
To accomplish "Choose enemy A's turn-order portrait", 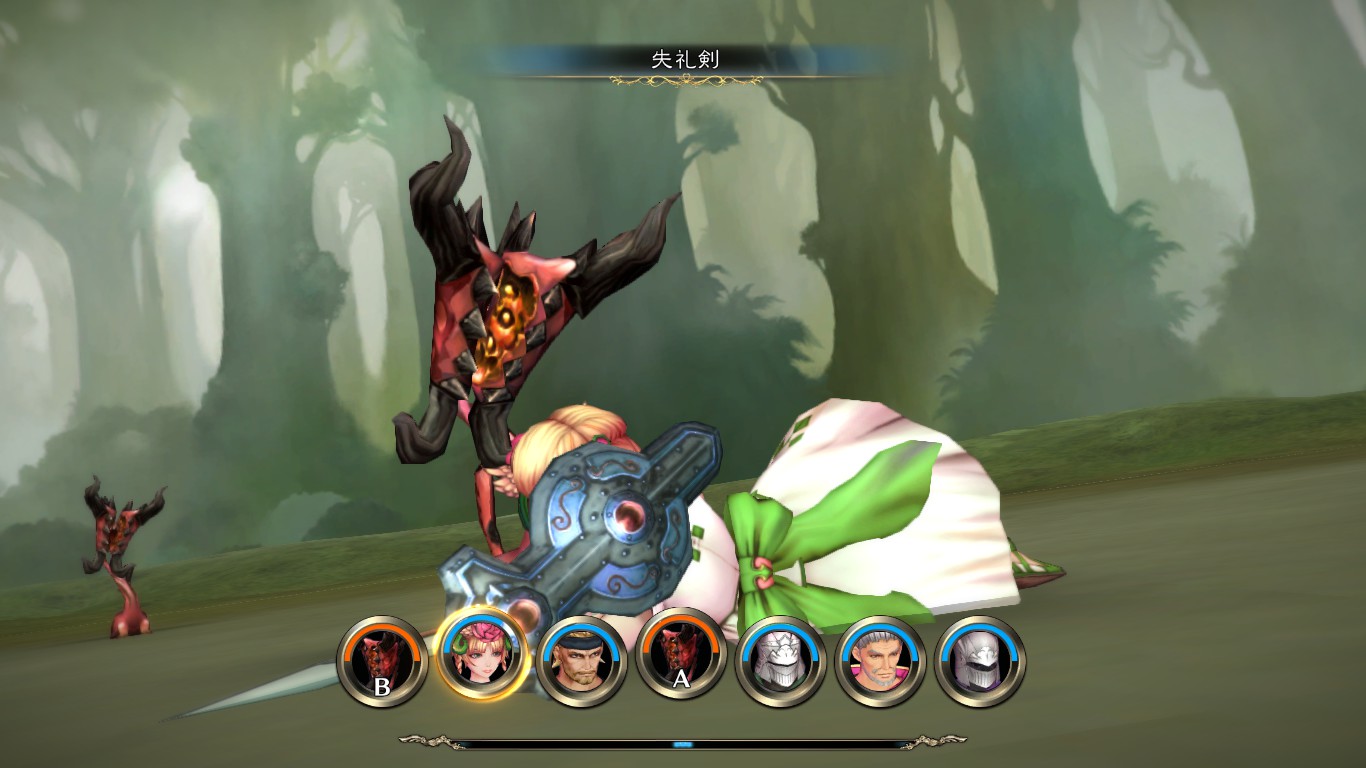I will 681,661.
